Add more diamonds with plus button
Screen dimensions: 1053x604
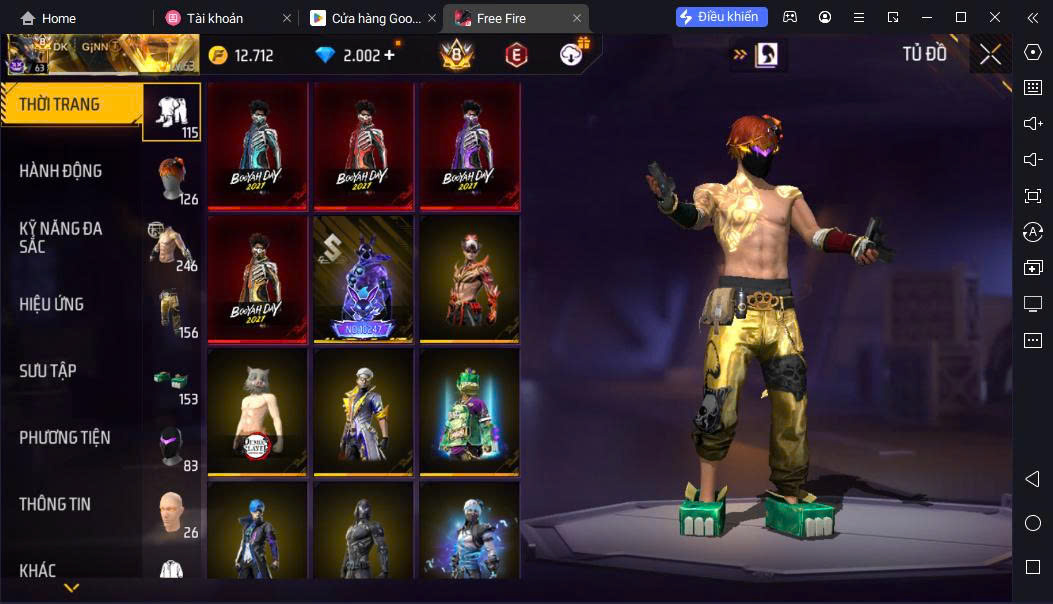tap(389, 55)
